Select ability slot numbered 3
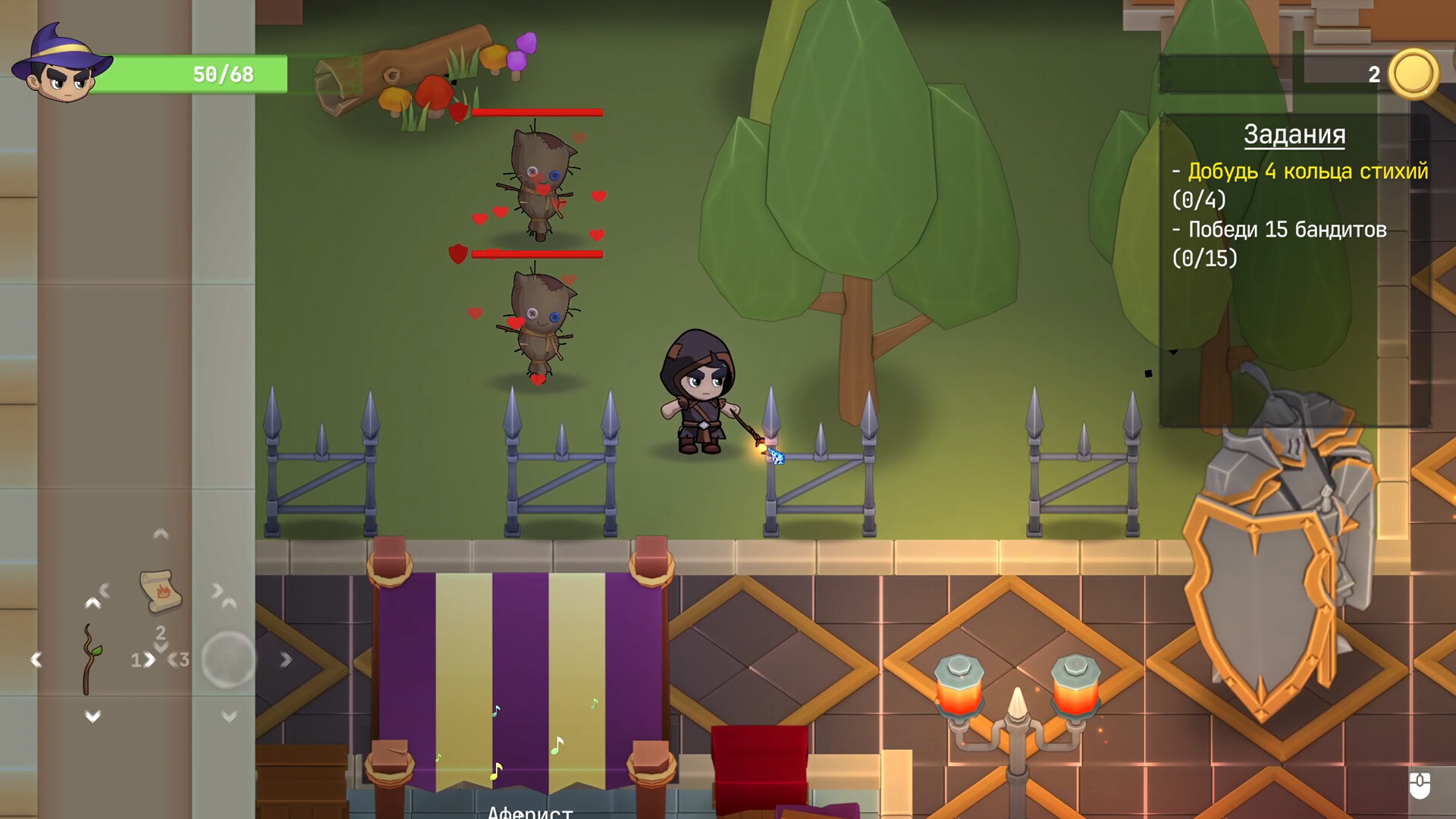Image resolution: width=1456 pixels, height=819 pixels. tap(185, 660)
